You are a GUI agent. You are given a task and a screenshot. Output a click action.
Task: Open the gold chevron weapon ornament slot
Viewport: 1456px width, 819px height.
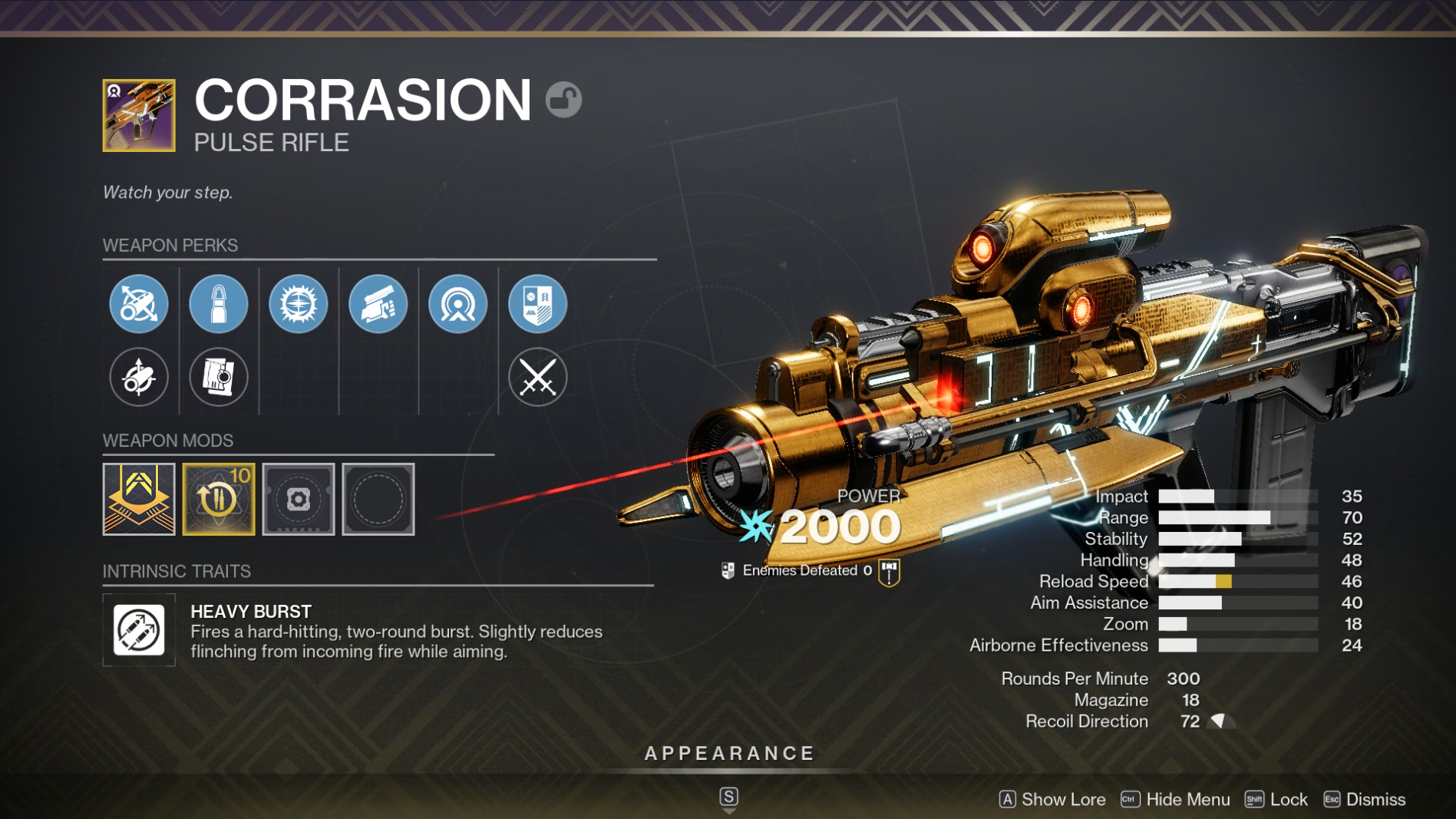click(x=139, y=499)
